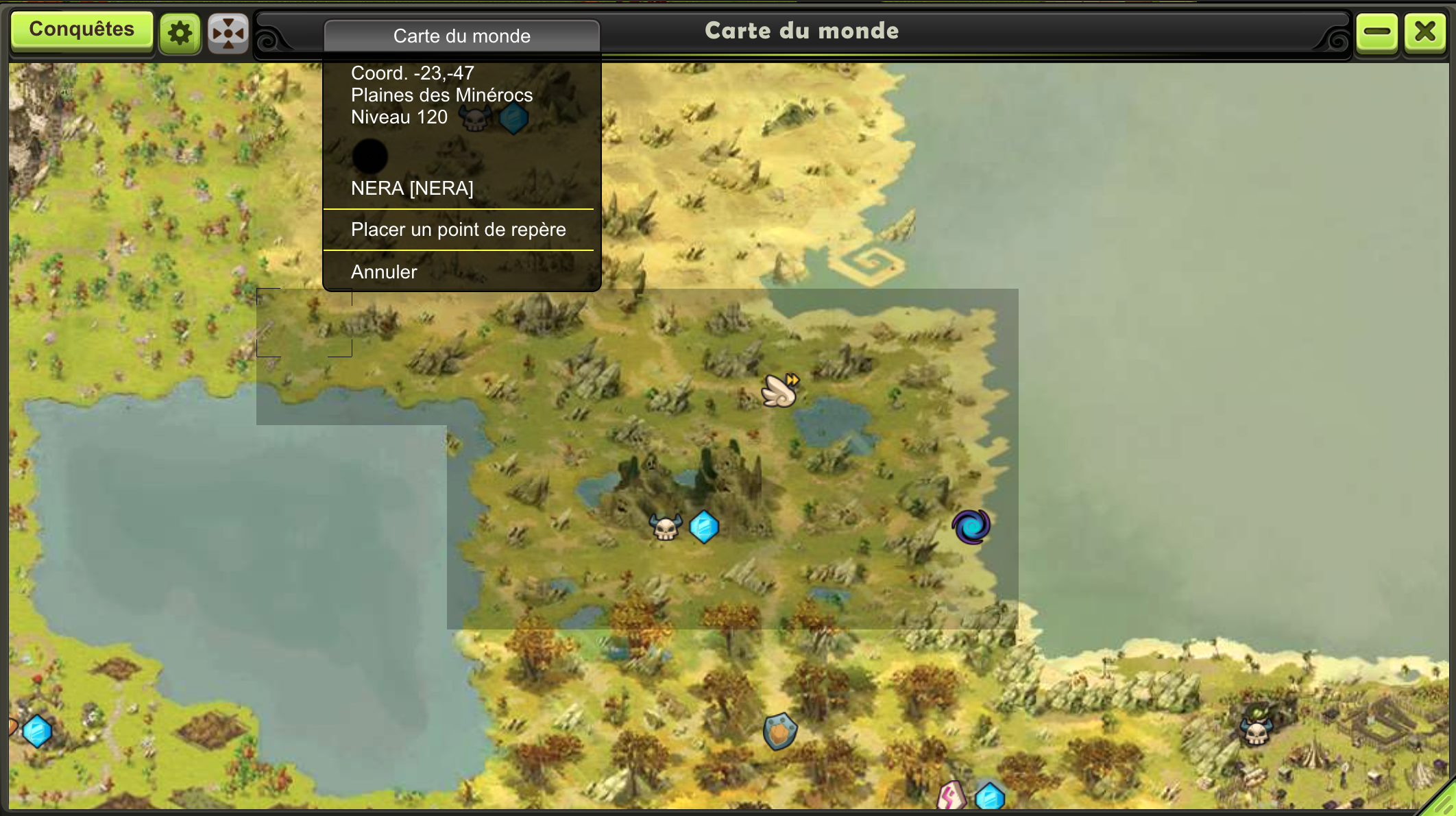
Task: Choose Placer un point de repère
Action: pos(458,230)
